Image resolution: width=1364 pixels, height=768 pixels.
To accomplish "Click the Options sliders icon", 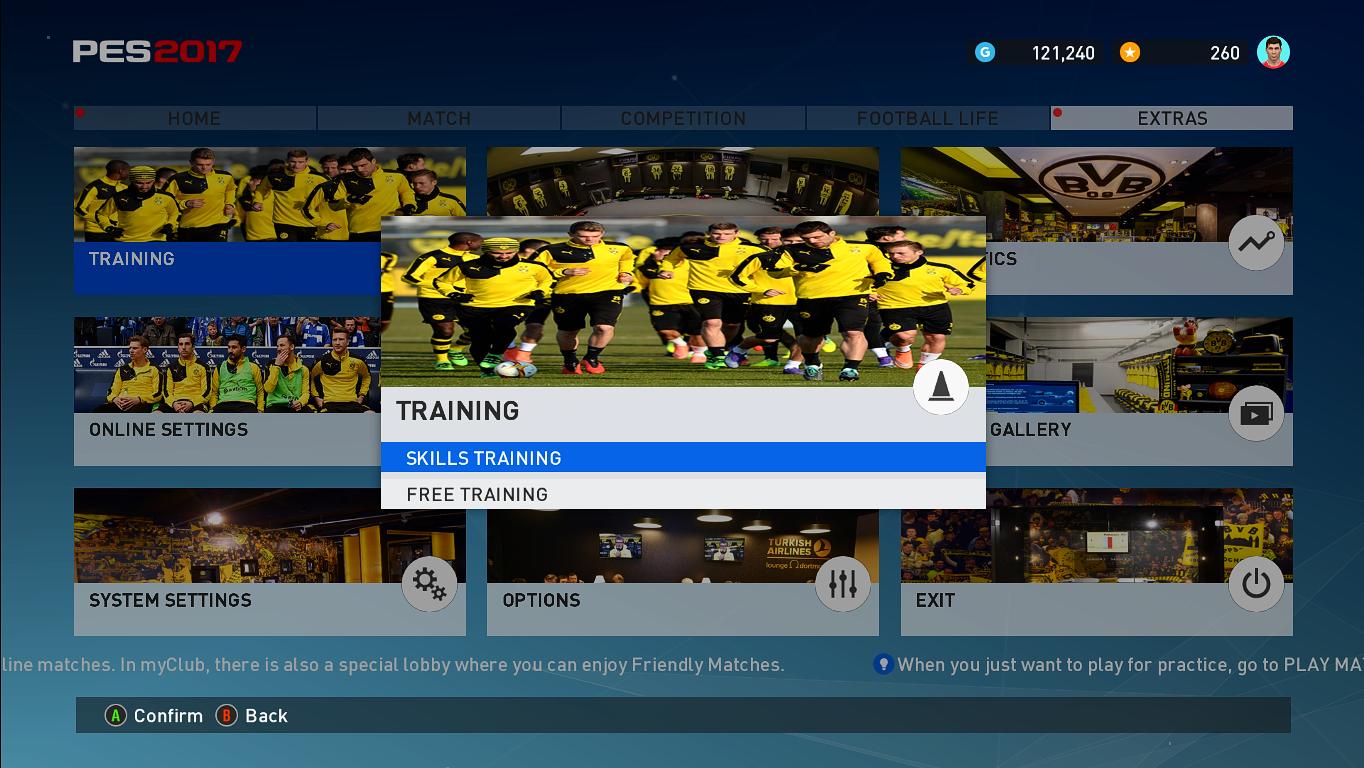I will (842, 584).
